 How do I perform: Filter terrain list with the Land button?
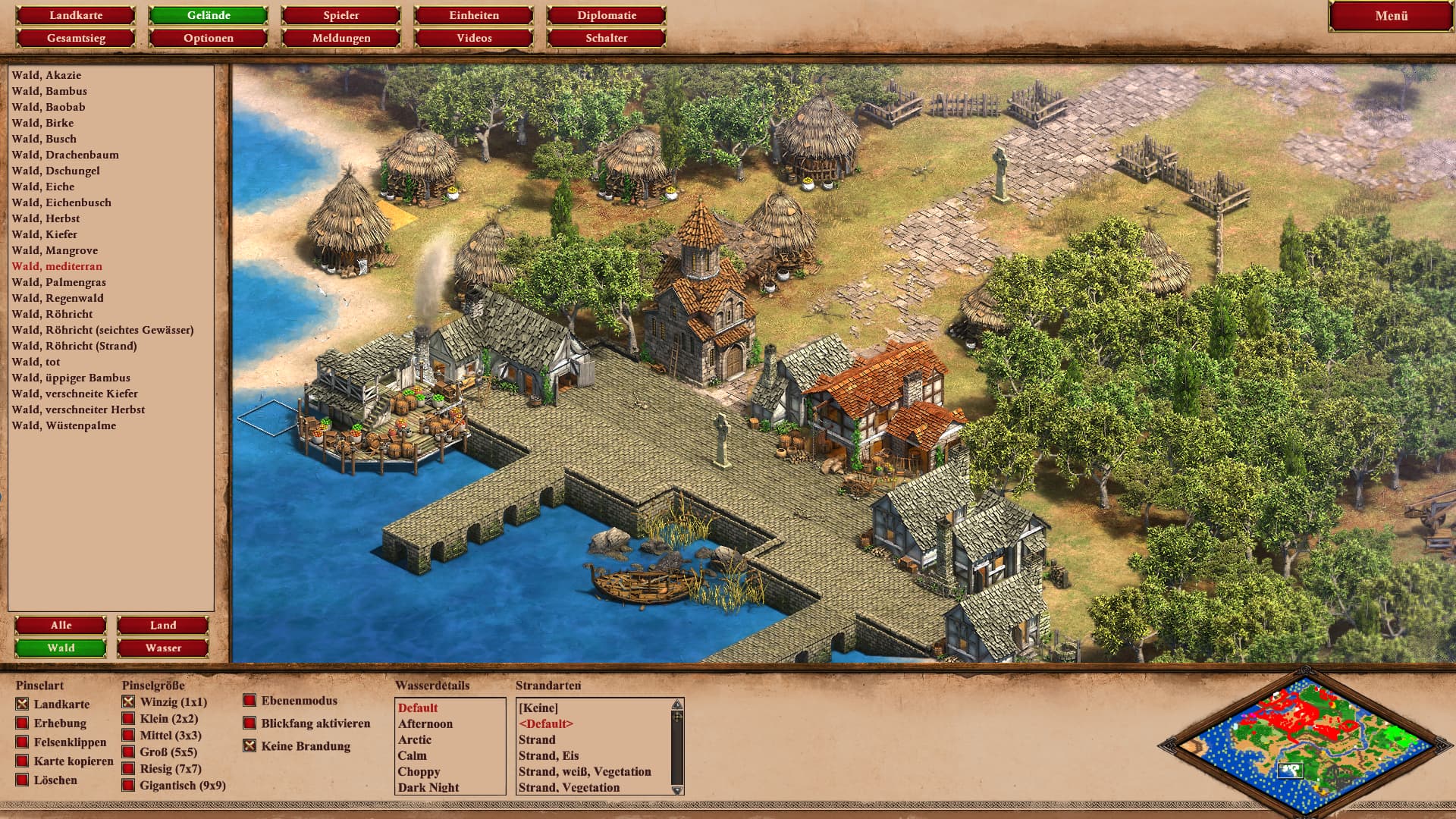(163, 625)
